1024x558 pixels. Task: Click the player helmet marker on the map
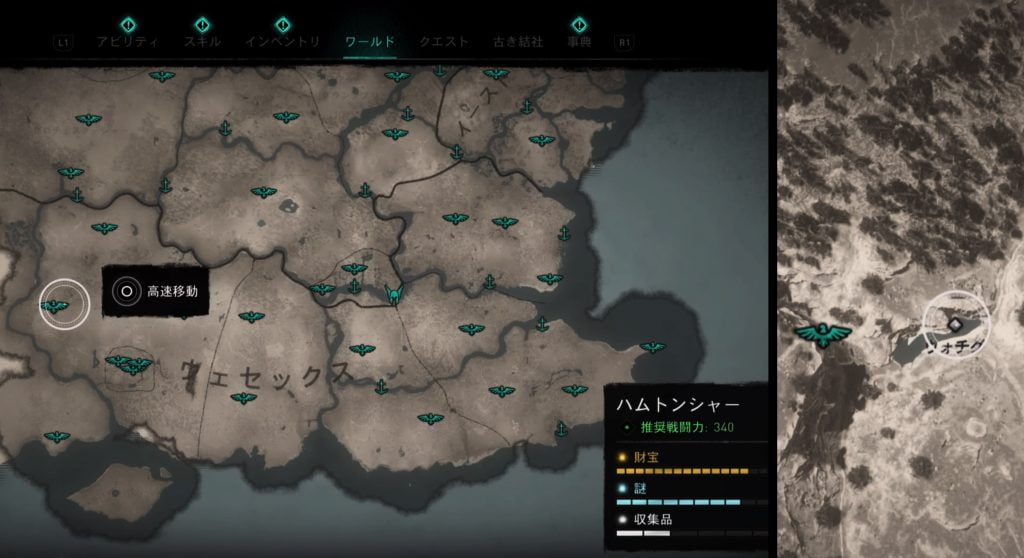394,294
